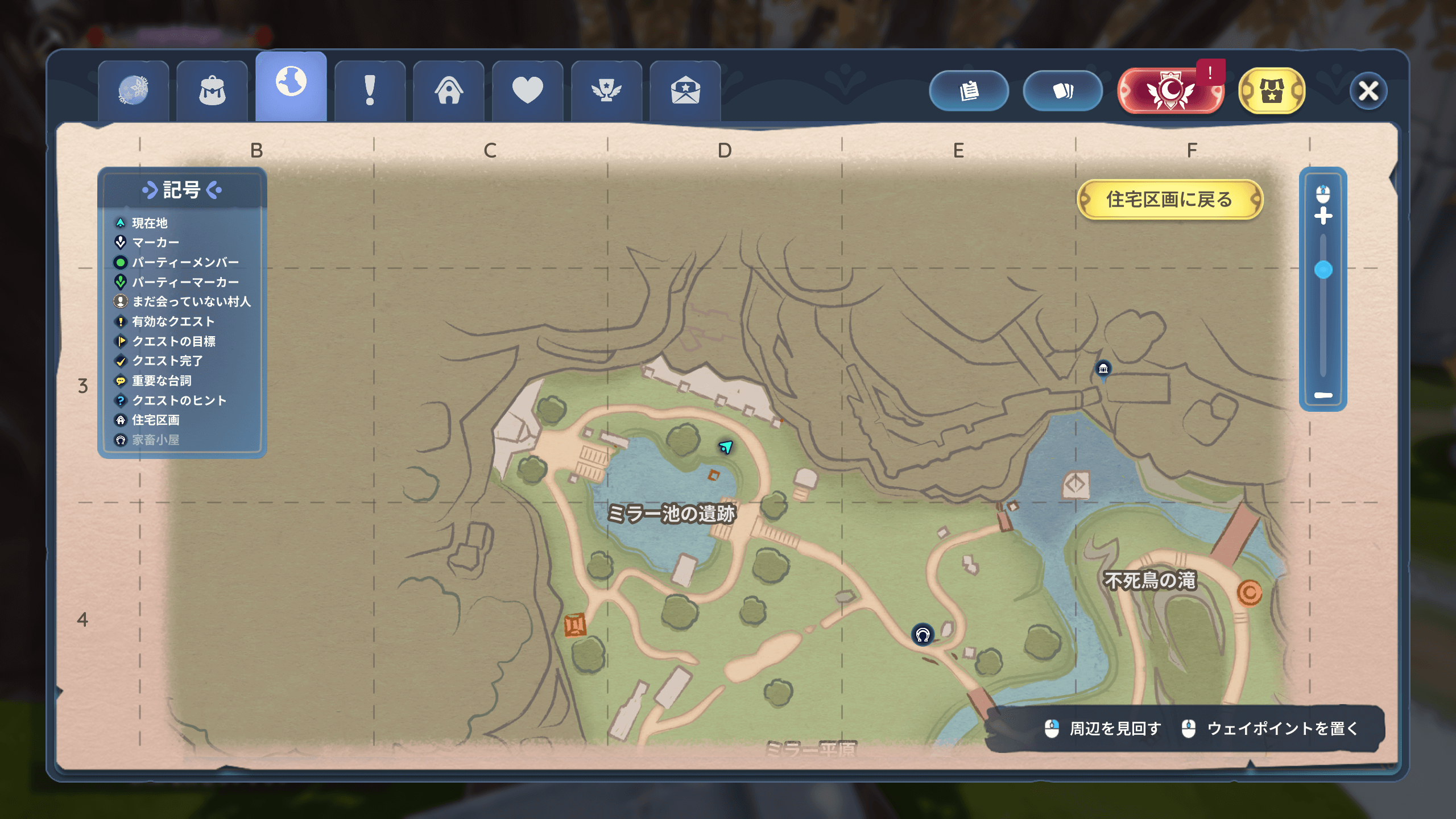Image resolution: width=1456 pixels, height=819 pixels.
Task: Open the snowflake orb tab
Action: tap(133, 91)
